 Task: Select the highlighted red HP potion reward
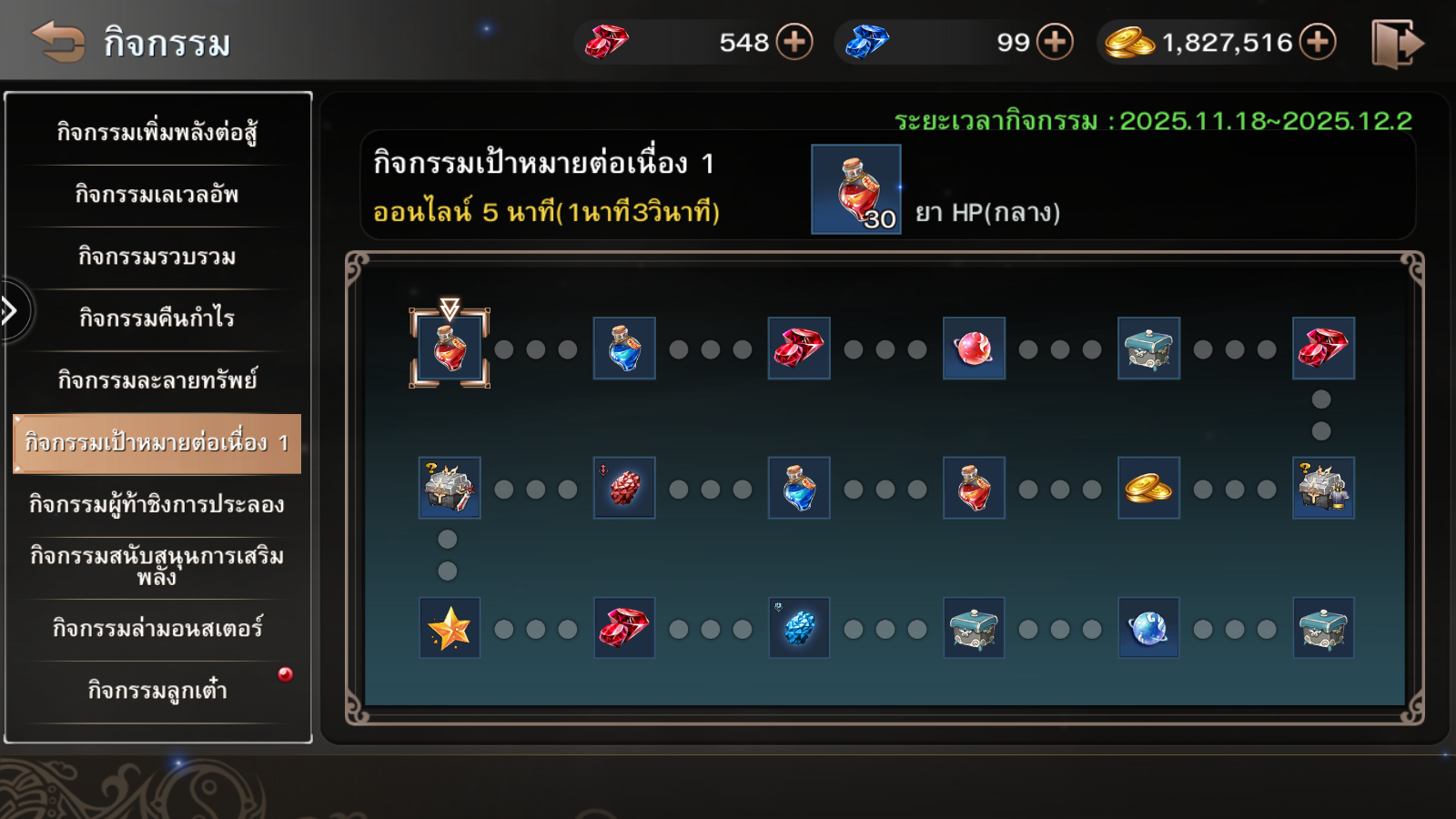(x=450, y=349)
